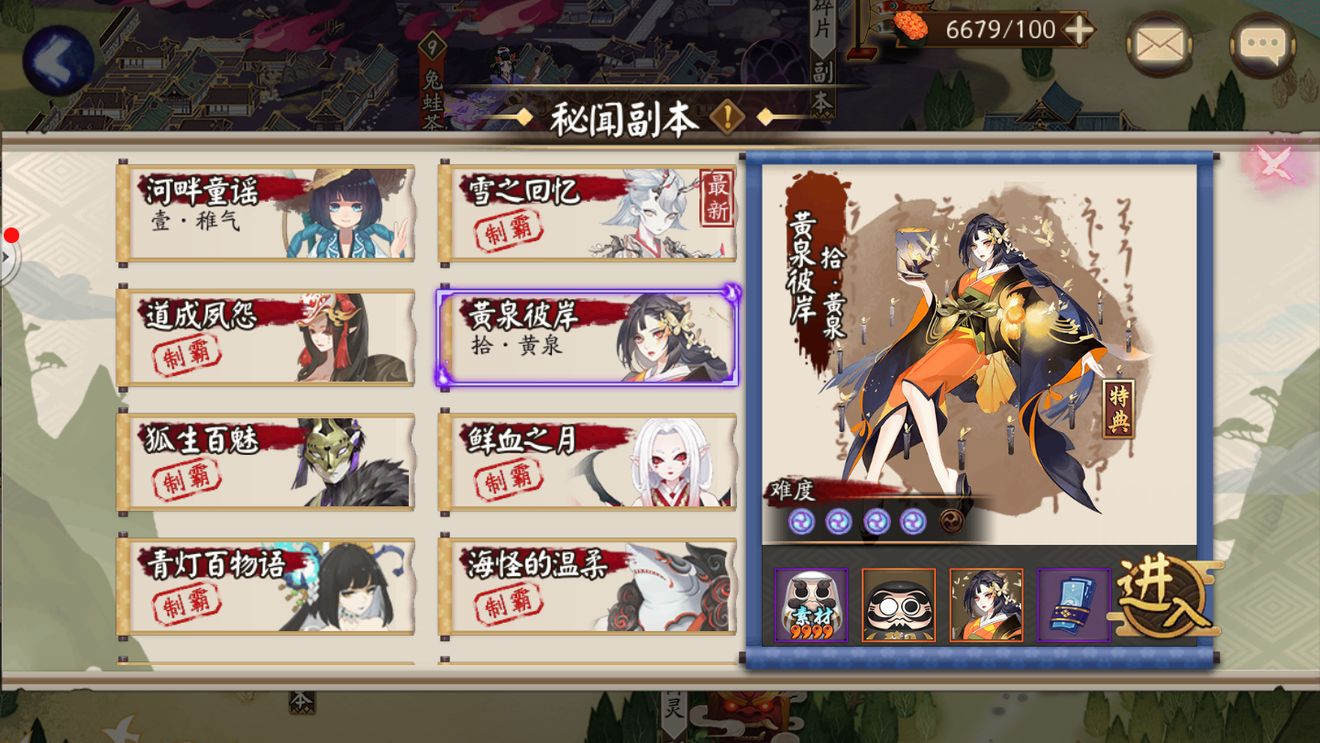Click the shikigami shard reward thumbnail
The image size is (1320, 743).
pos(985,604)
